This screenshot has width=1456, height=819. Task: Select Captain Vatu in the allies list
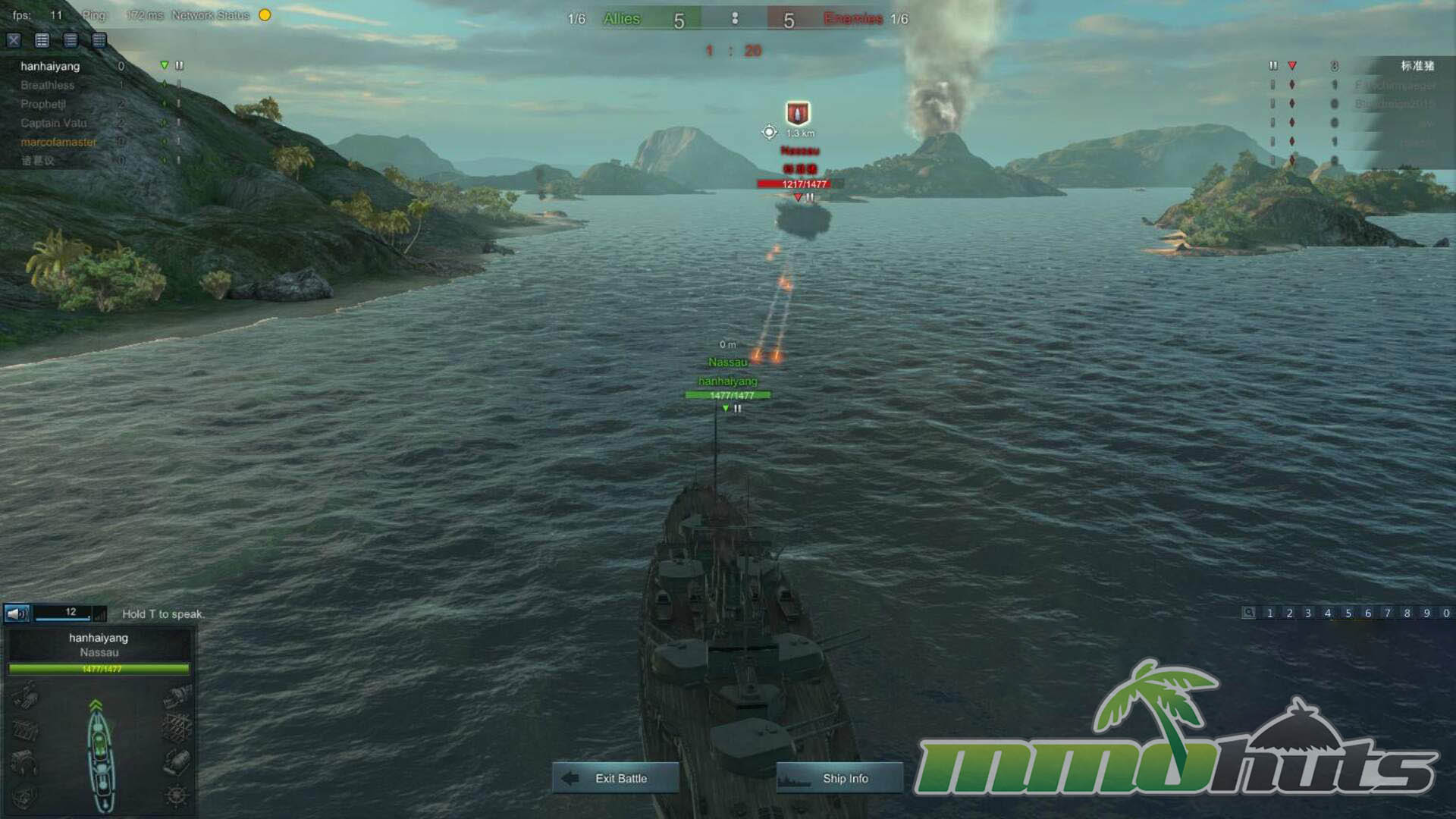coord(53,123)
